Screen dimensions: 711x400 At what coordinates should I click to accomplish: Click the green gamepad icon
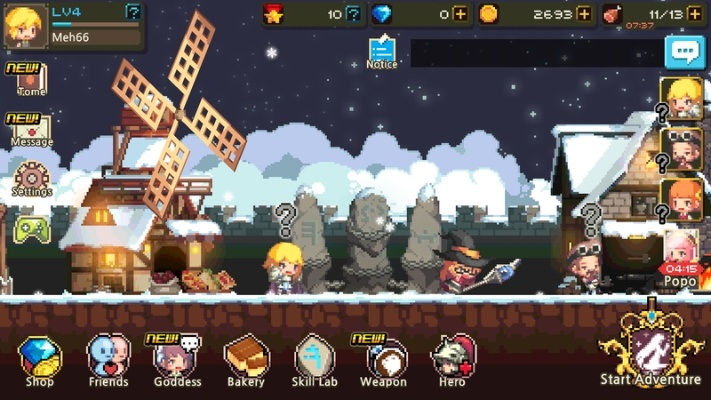[31, 230]
